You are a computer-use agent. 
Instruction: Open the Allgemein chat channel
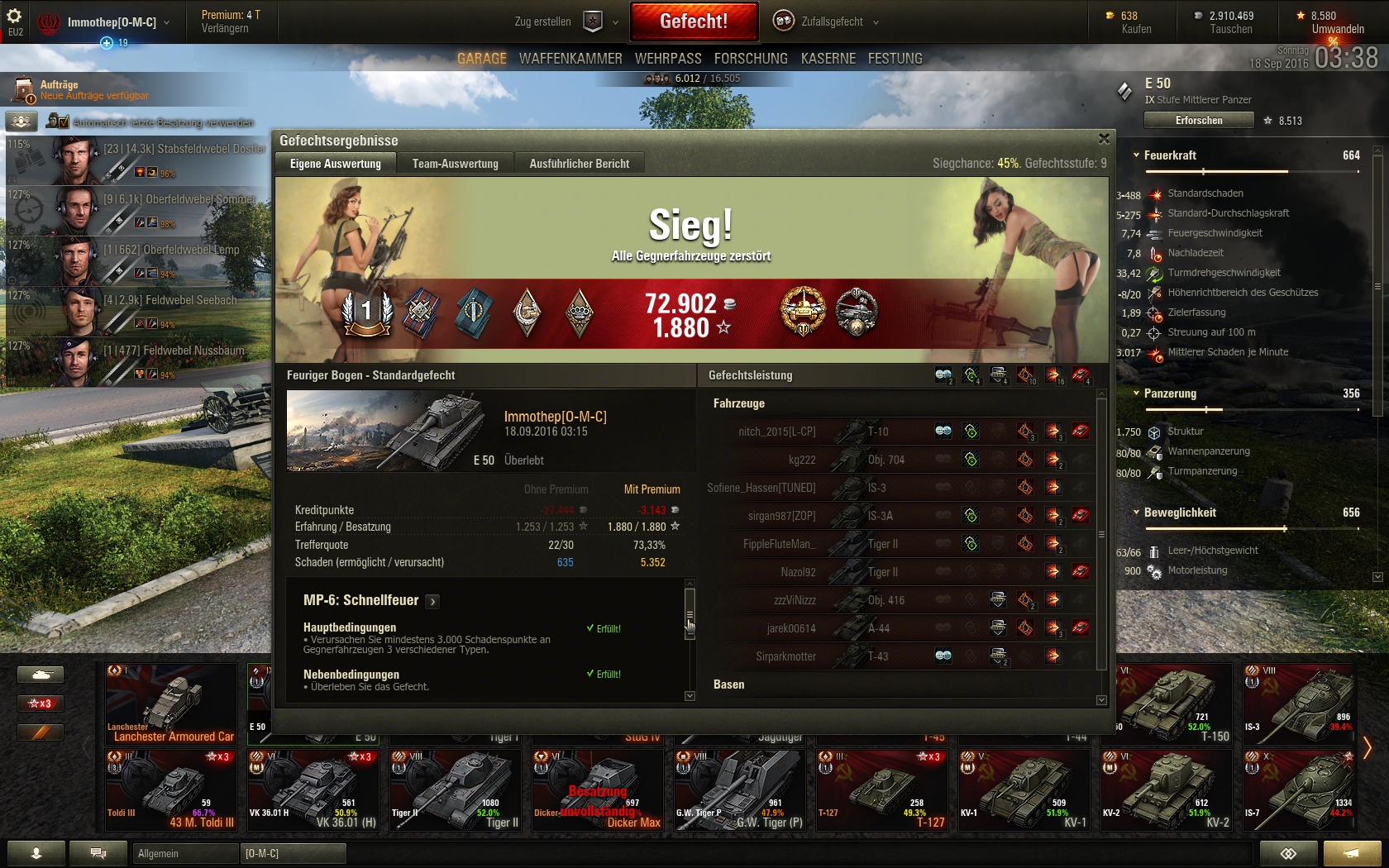[184, 853]
